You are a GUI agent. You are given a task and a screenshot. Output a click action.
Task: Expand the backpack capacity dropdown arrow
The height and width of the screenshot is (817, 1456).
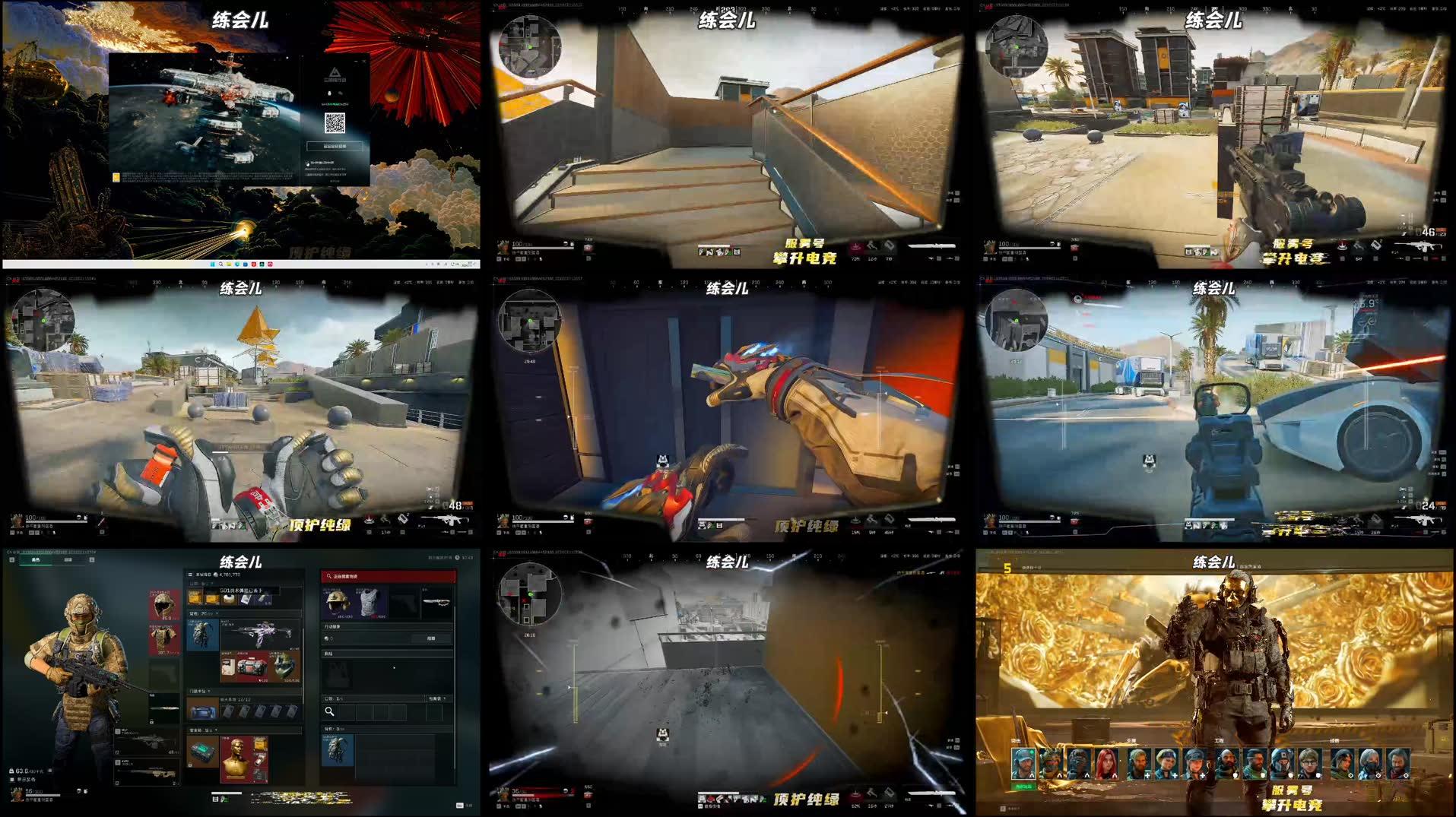pyautogui.click(x=217, y=613)
